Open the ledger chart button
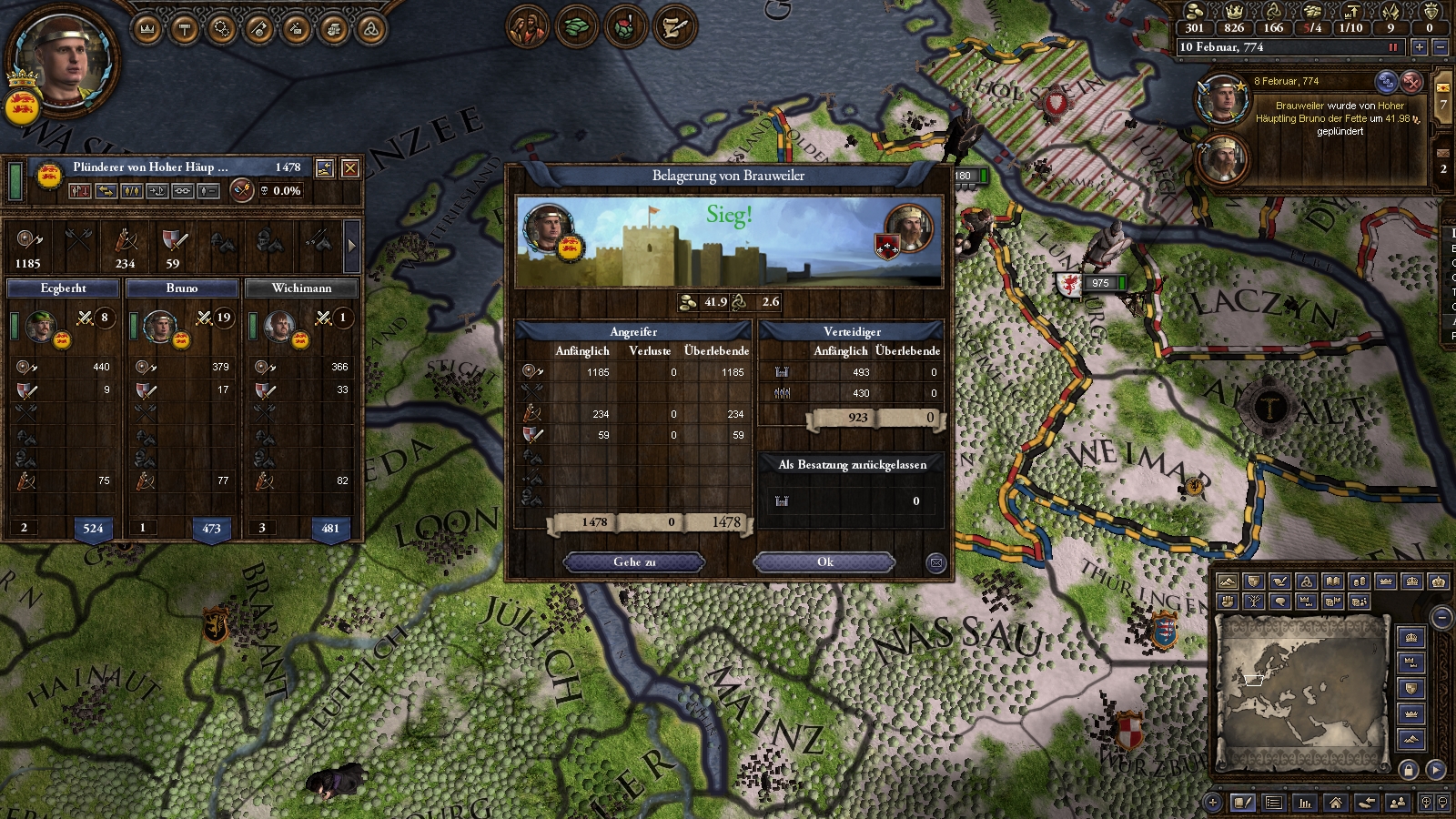The width and height of the screenshot is (1456, 819). [x=1304, y=803]
